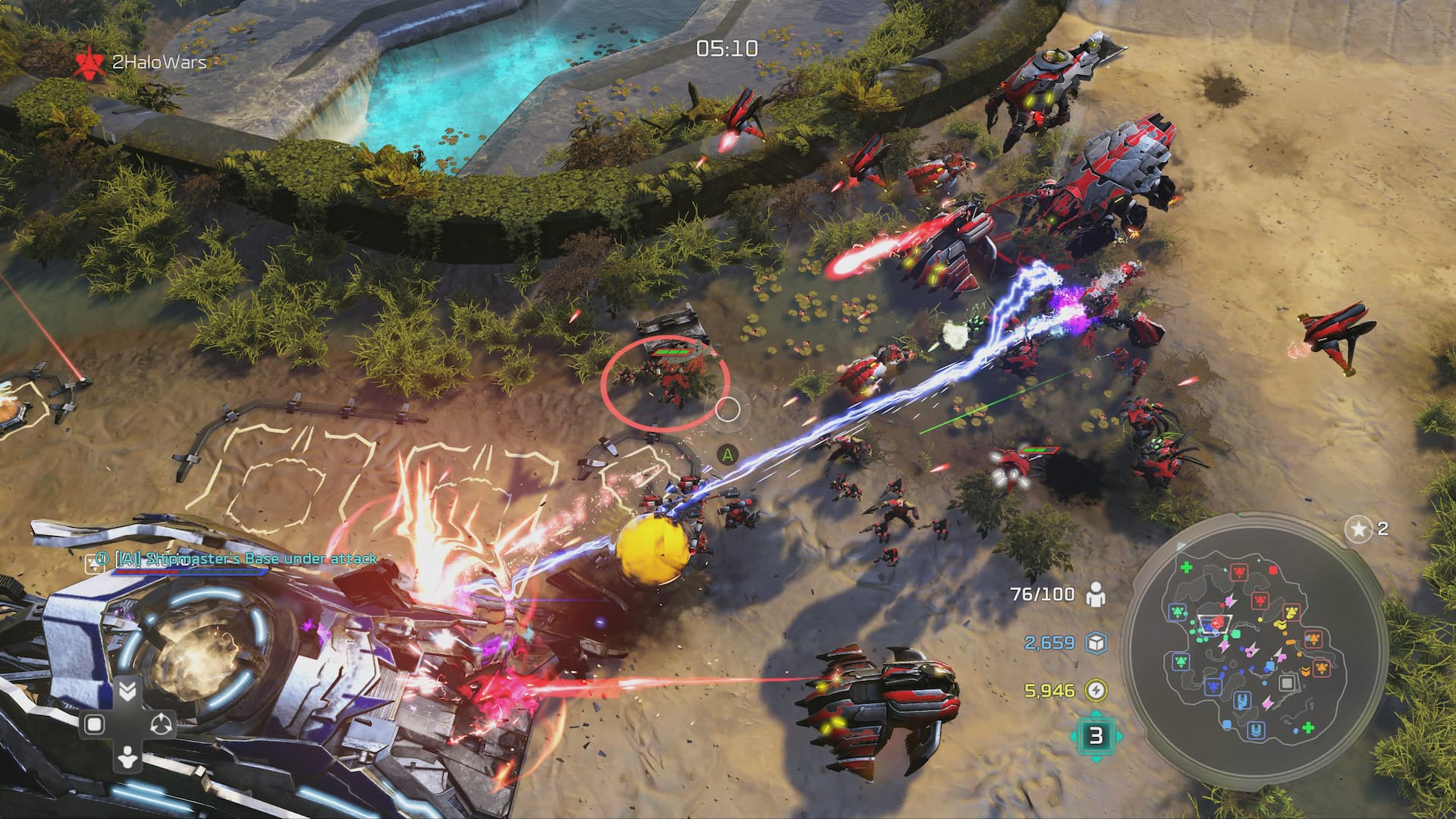Click the square unit-select icon on the d-pad

point(94,723)
